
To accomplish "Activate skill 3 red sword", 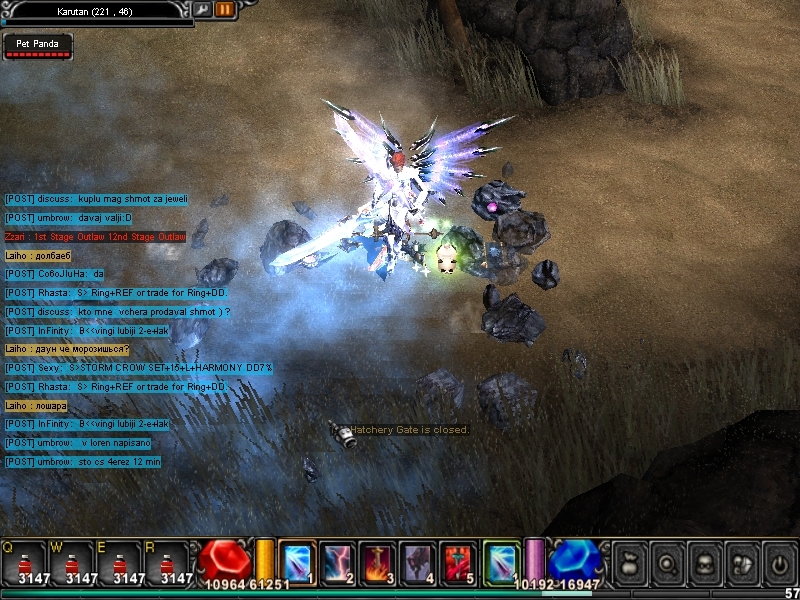I will coord(377,561).
